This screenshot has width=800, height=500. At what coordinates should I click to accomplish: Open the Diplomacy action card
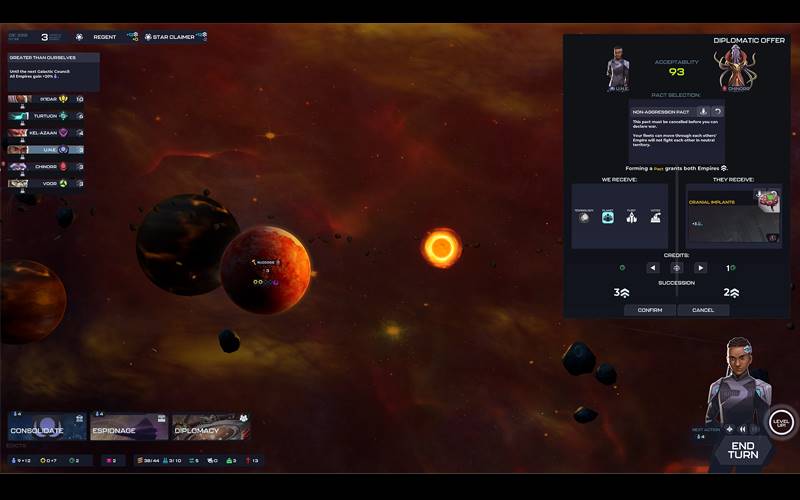210,427
